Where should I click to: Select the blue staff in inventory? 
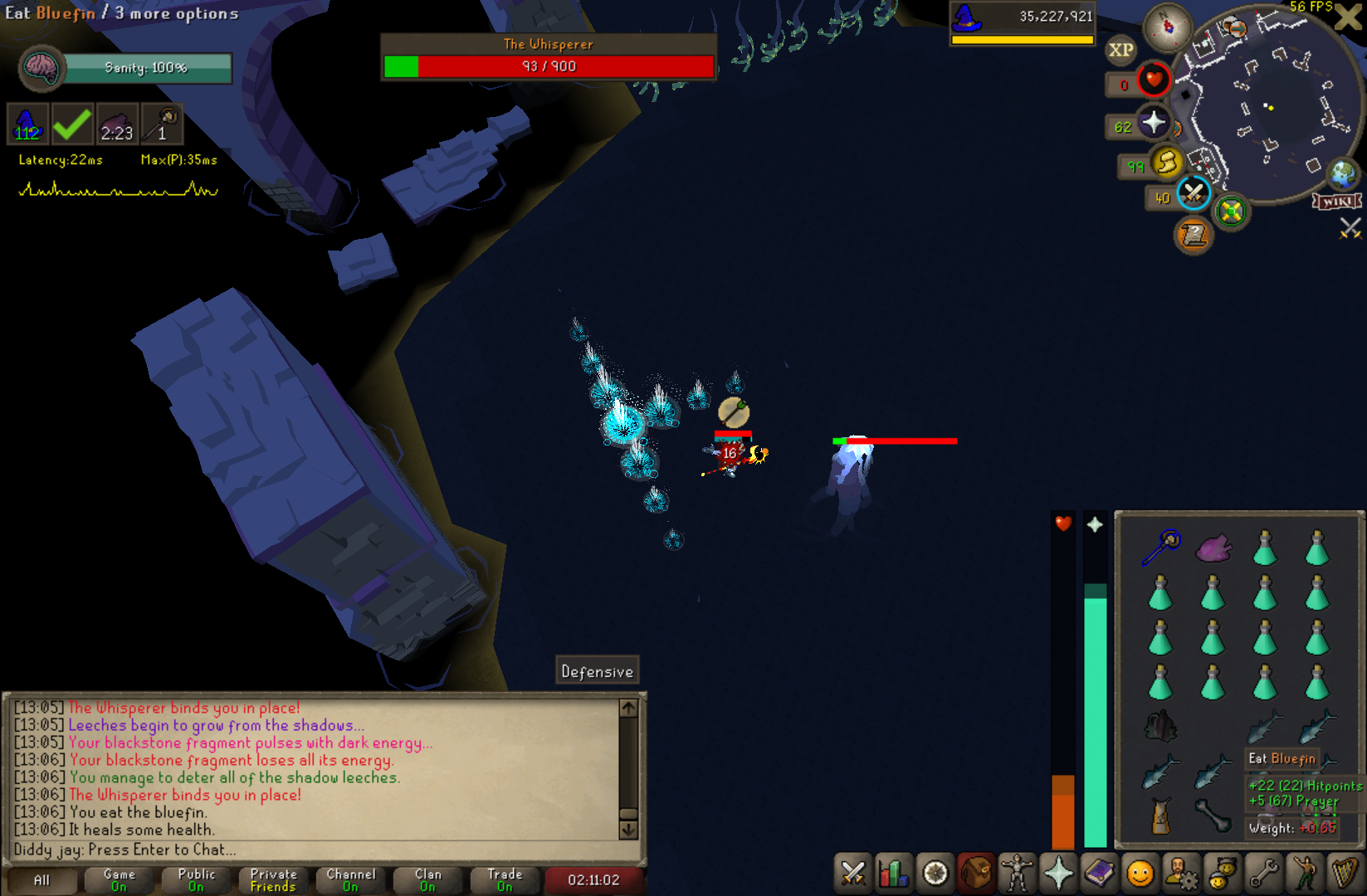point(1160,548)
